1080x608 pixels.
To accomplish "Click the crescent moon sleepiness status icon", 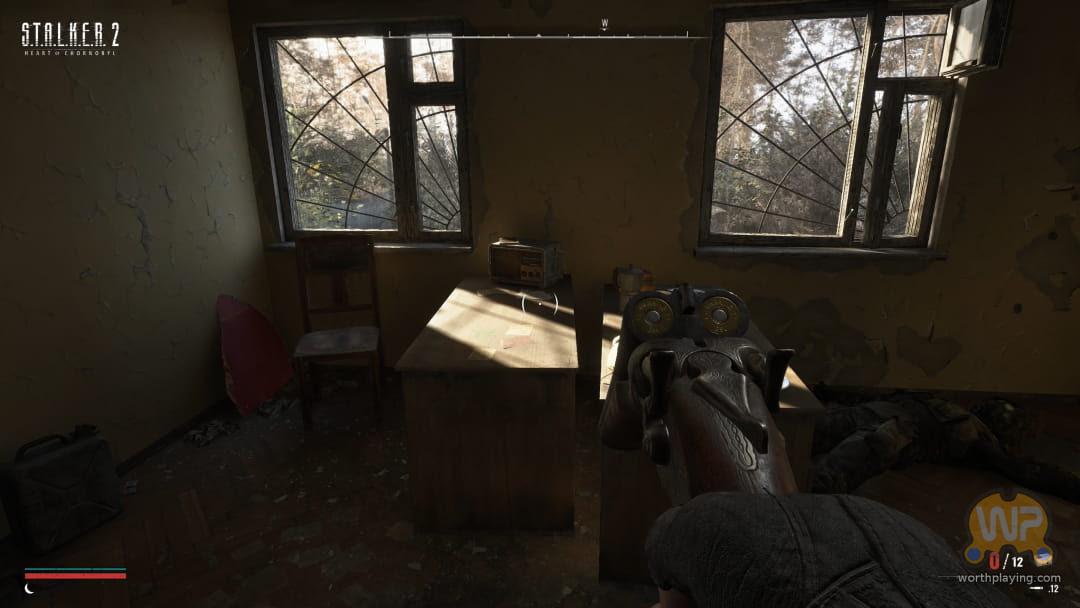I will 29,589.
